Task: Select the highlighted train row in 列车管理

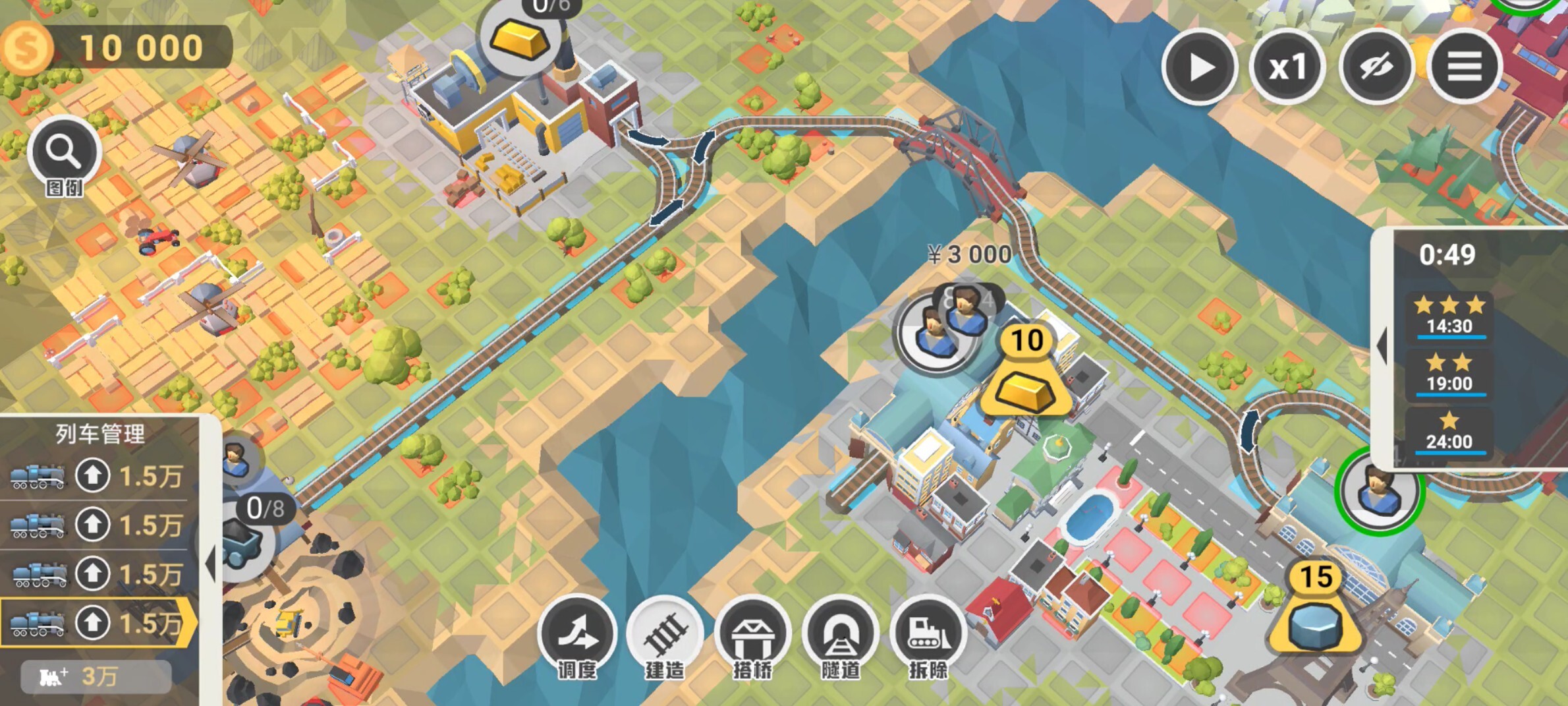Action: [x=98, y=622]
